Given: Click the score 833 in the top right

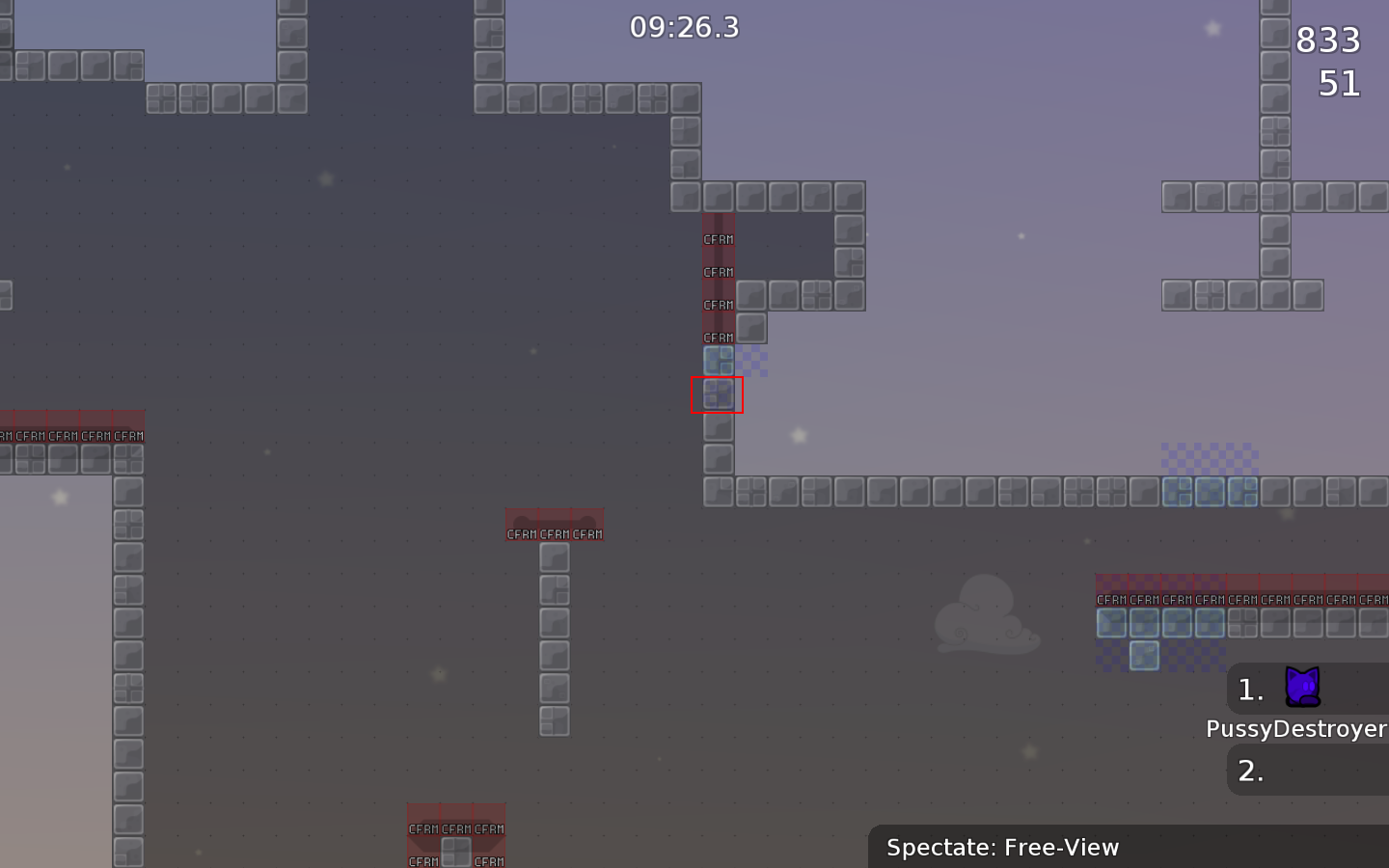Looking at the screenshot, I should 1328,41.
